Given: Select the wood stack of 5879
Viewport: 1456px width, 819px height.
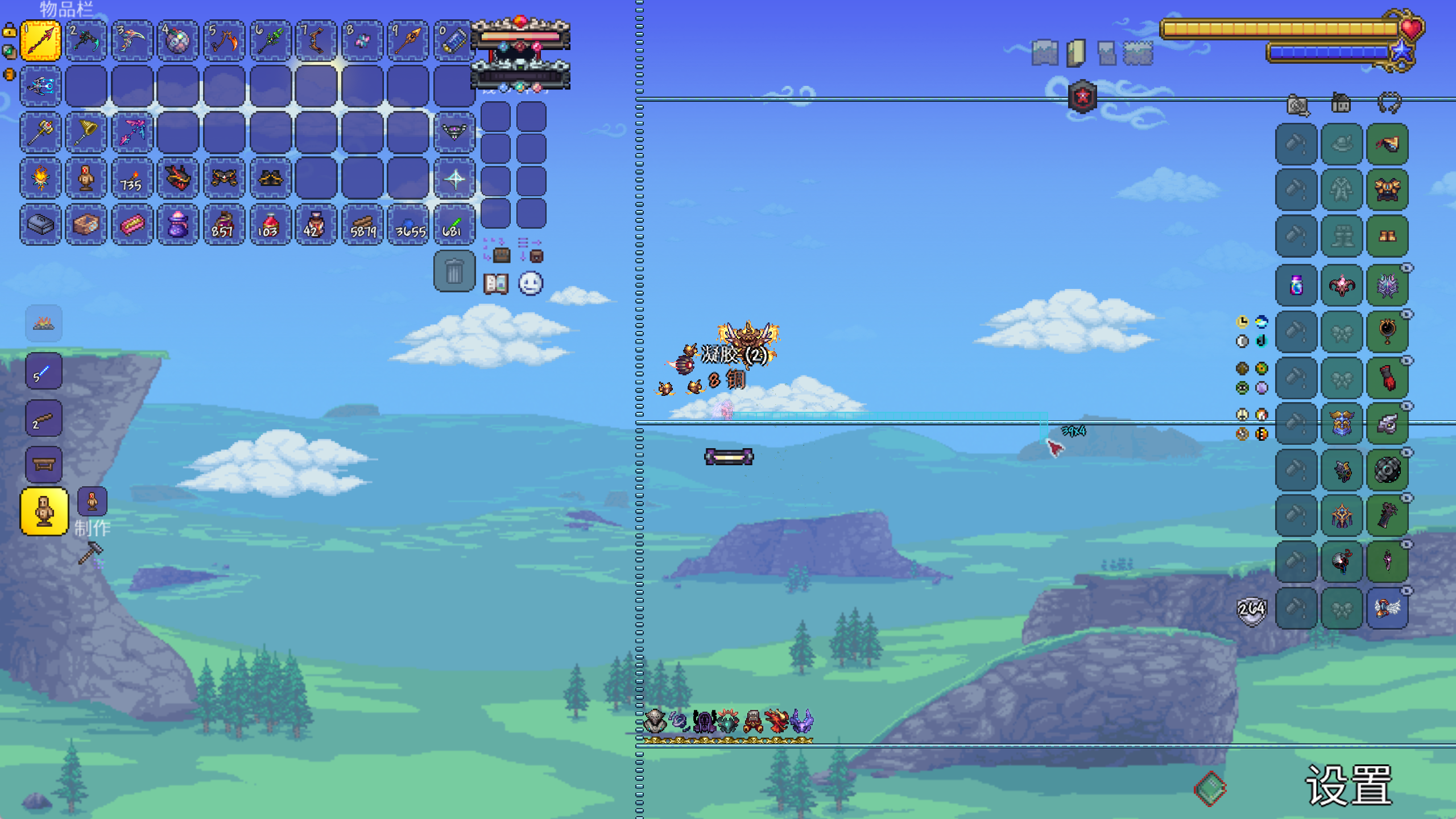Looking at the screenshot, I should click(362, 225).
